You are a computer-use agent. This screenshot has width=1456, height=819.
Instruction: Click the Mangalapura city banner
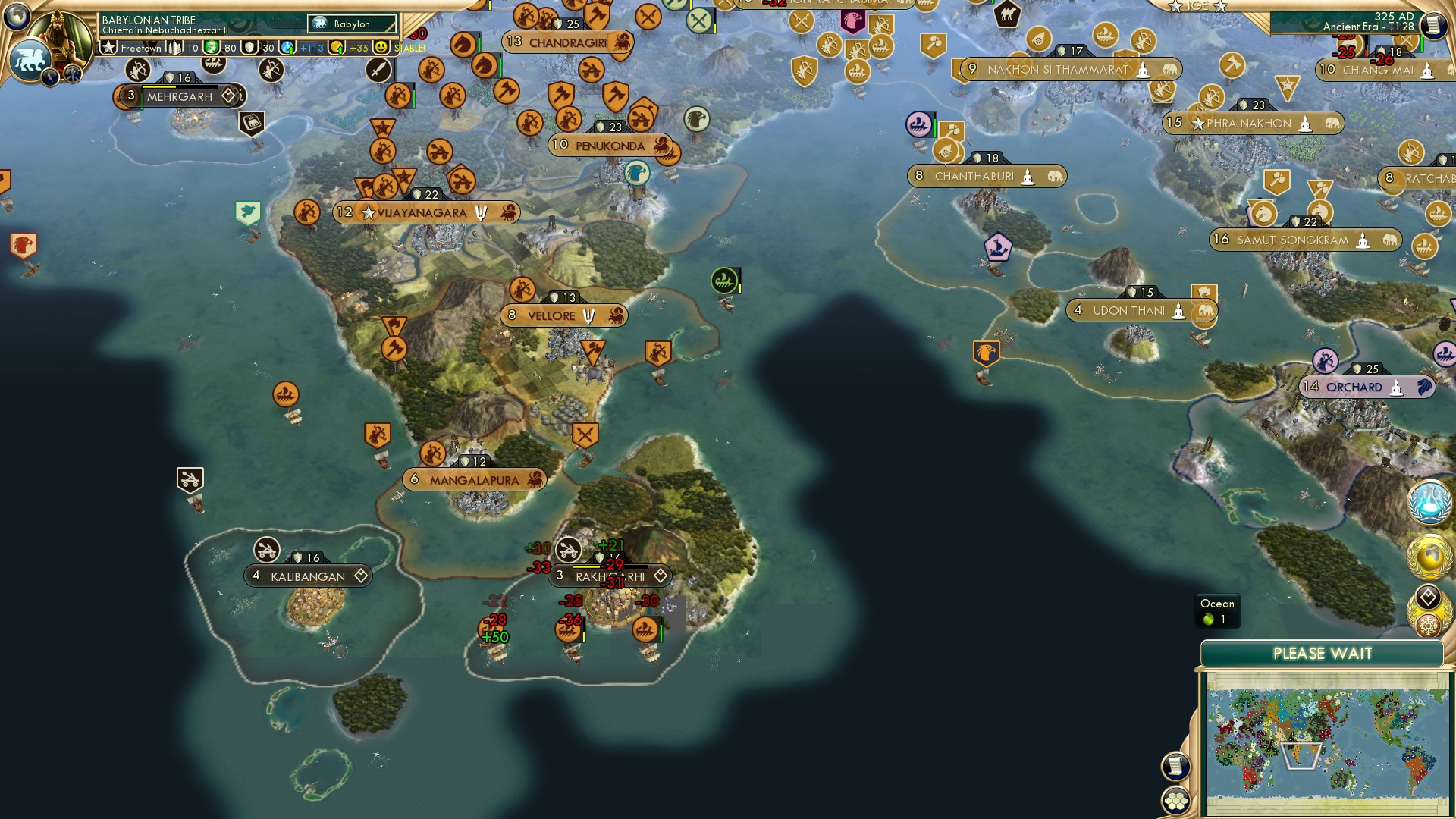(474, 479)
